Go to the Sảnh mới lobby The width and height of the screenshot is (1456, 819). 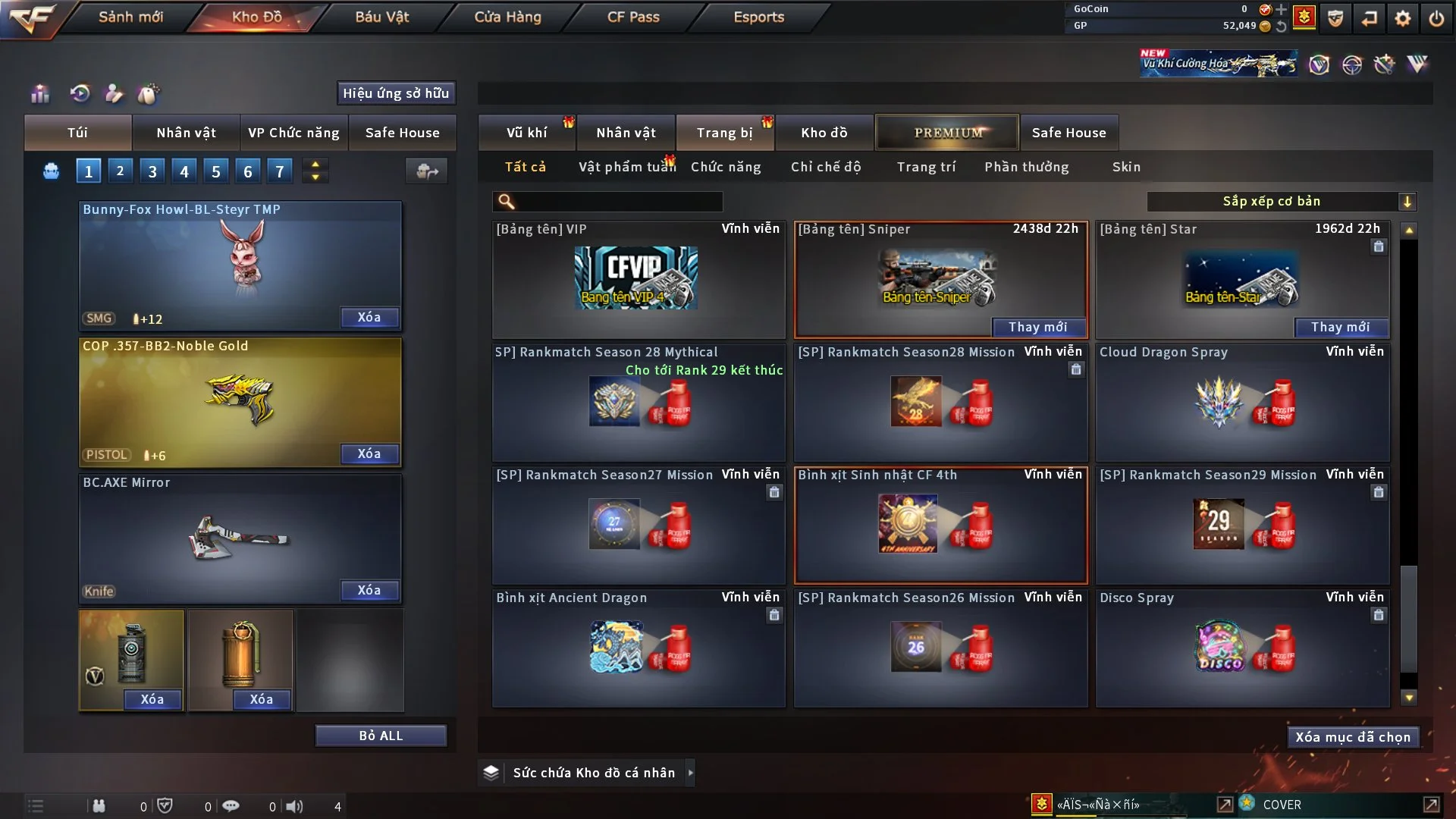[130, 17]
